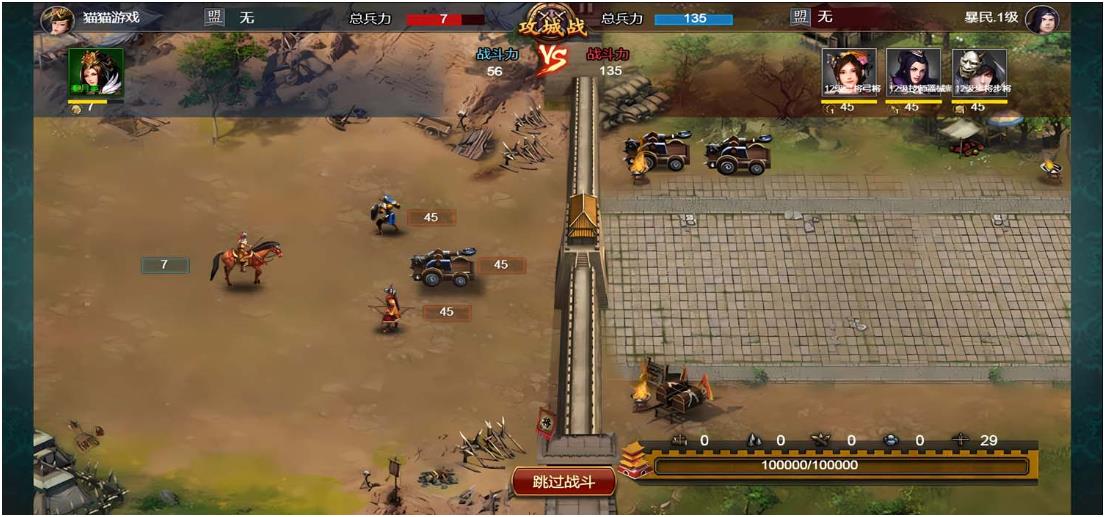Open 猫猫游戏 player avatar
This screenshot has width=1105, height=517.
point(54,19)
